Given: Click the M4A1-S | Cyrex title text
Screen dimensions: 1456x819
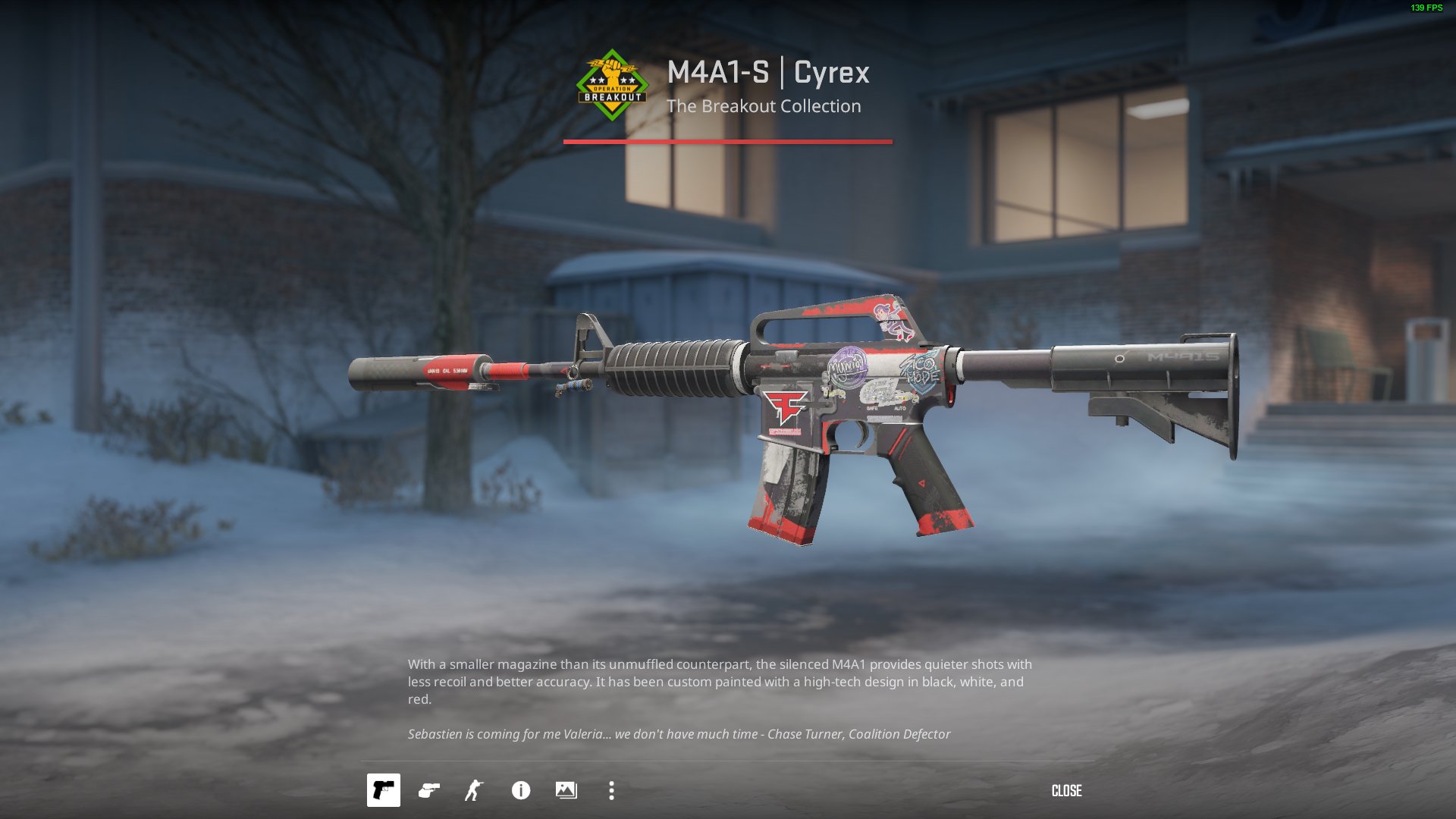Looking at the screenshot, I should coord(768,74).
